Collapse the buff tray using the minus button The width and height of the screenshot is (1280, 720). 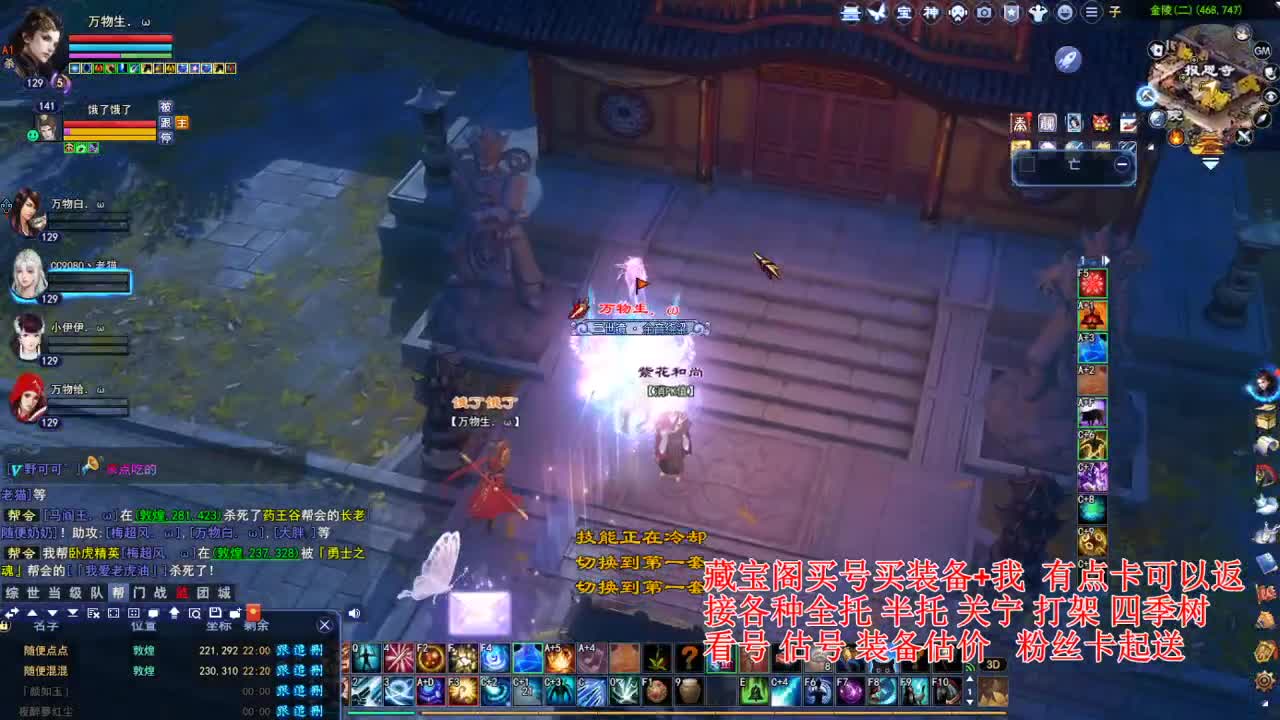click(x=1122, y=164)
